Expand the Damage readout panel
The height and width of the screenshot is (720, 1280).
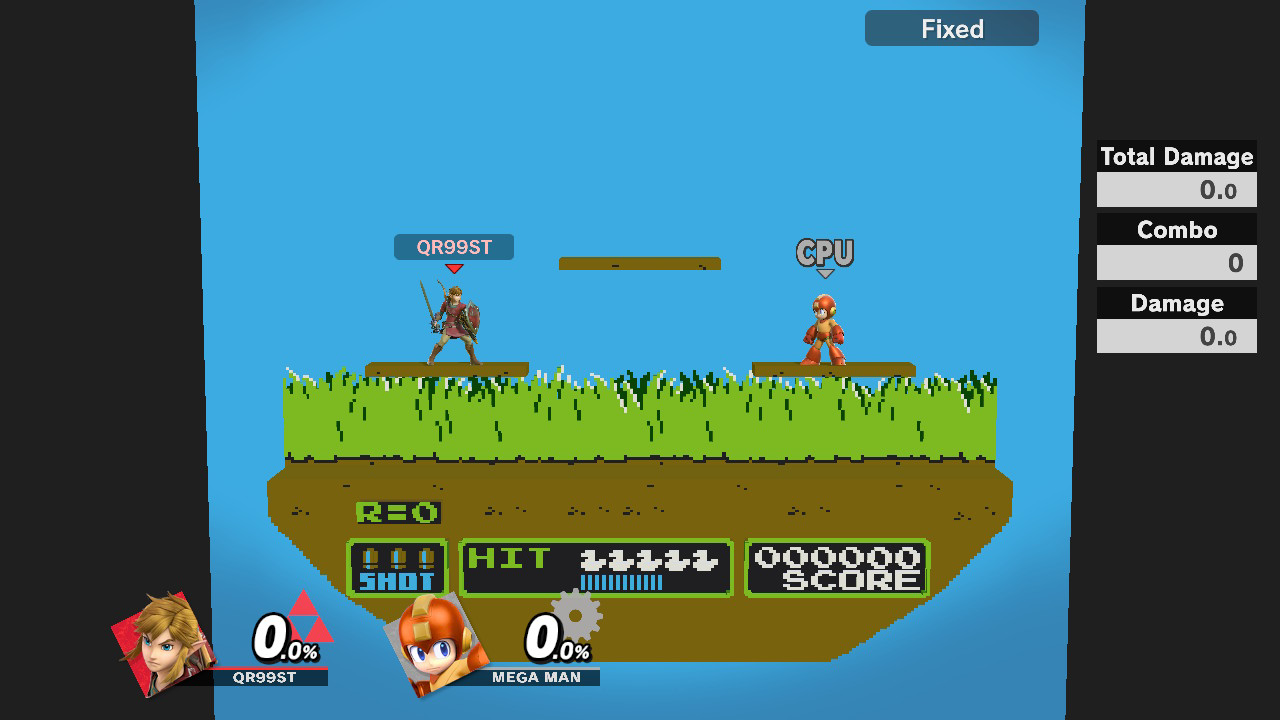click(x=1176, y=303)
